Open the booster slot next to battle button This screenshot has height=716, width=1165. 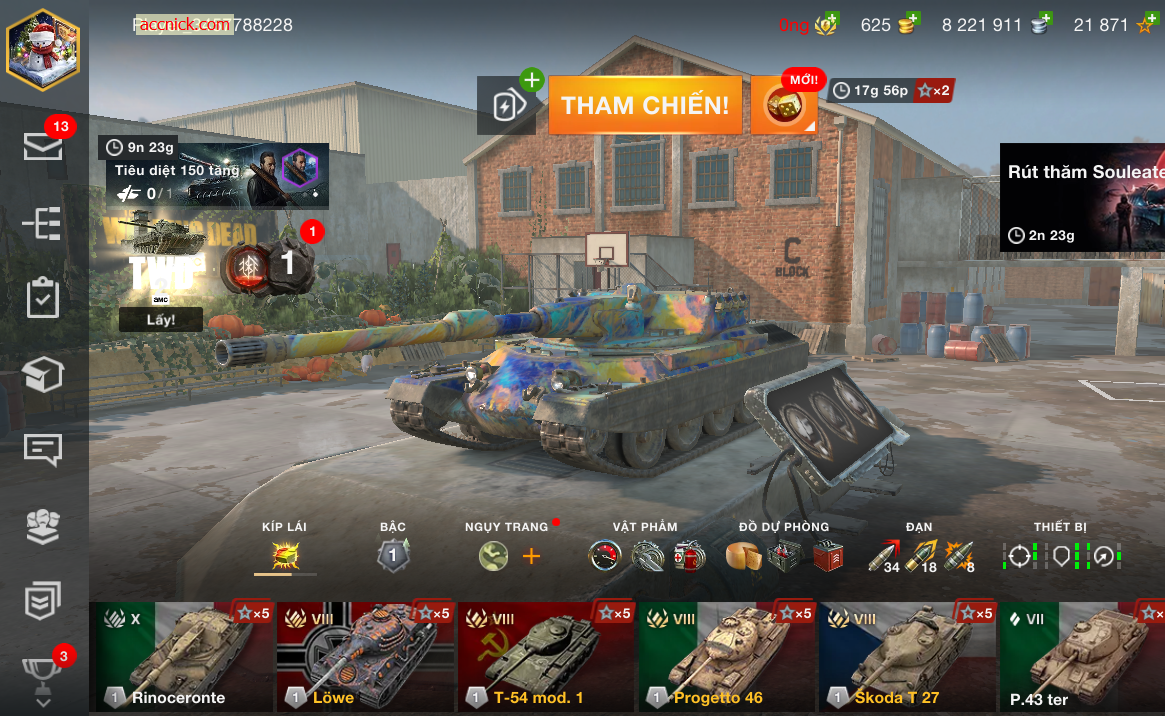pyautogui.click(x=506, y=106)
